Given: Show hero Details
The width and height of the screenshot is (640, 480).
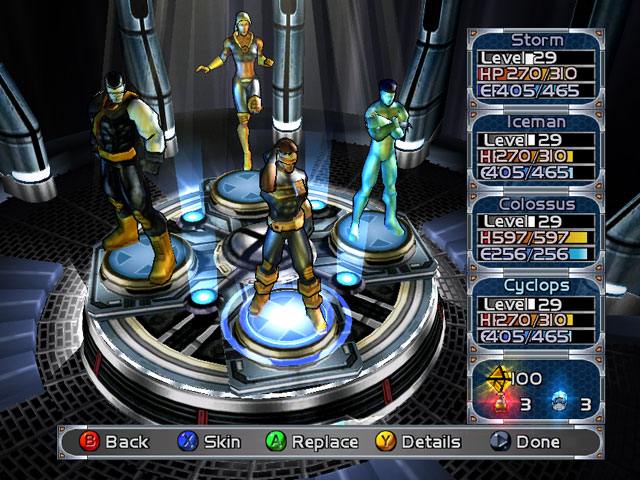Looking at the screenshot, I should (418, 441).
